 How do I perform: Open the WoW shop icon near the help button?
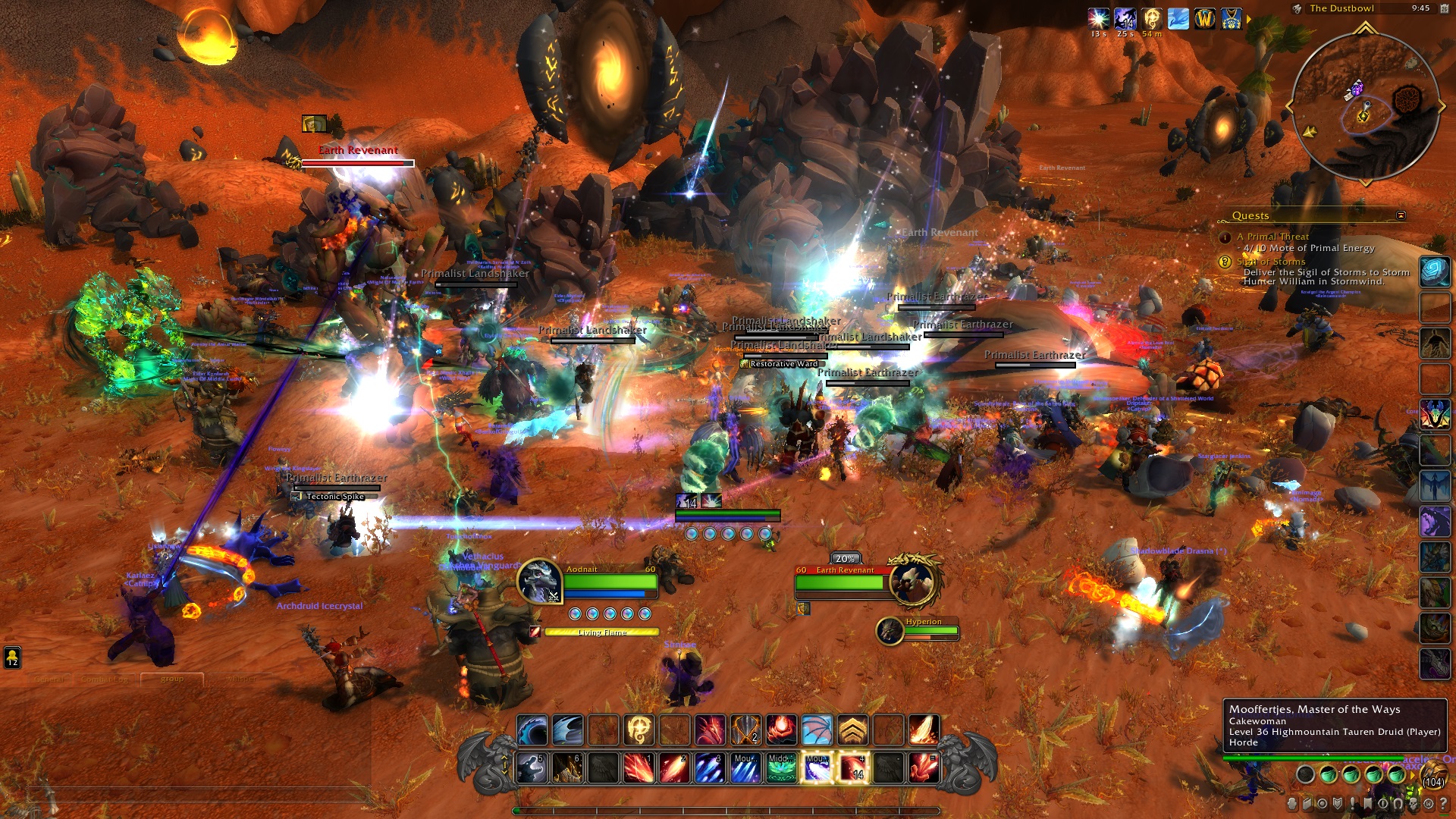tap(1429, 805)
